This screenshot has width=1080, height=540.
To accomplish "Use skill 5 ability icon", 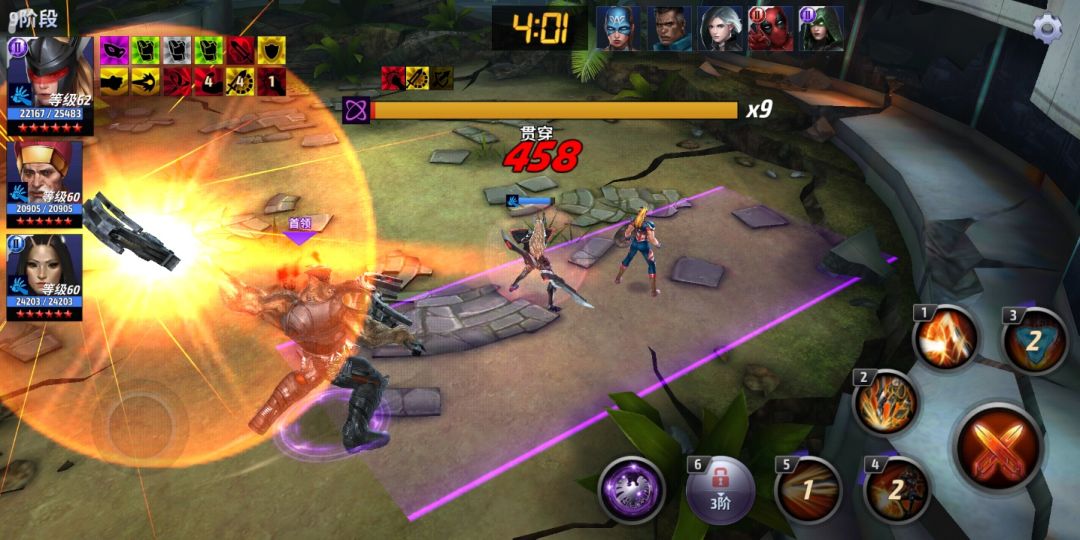I will [809, 491].
